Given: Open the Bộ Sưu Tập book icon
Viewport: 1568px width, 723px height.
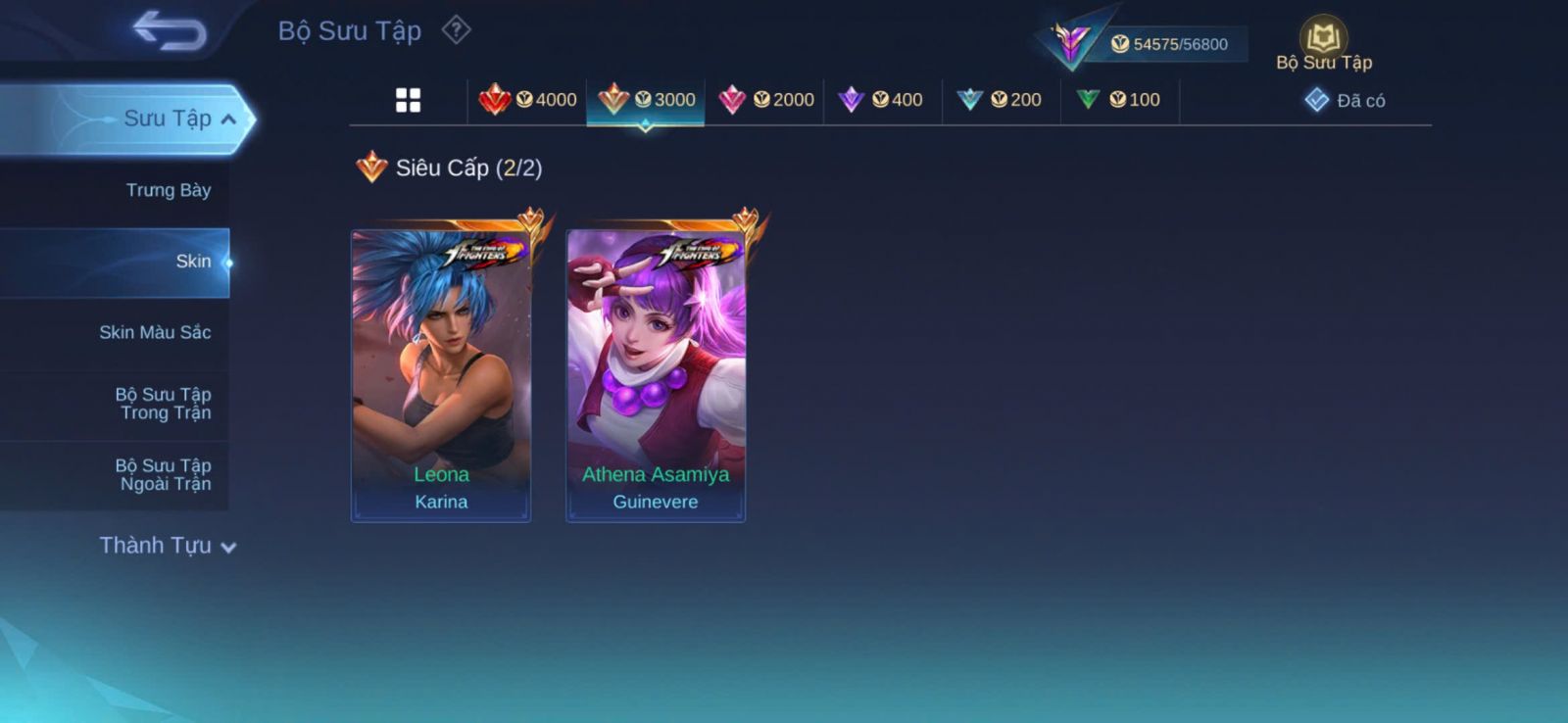Looking at the screenshot, I should pos(1323,41).
